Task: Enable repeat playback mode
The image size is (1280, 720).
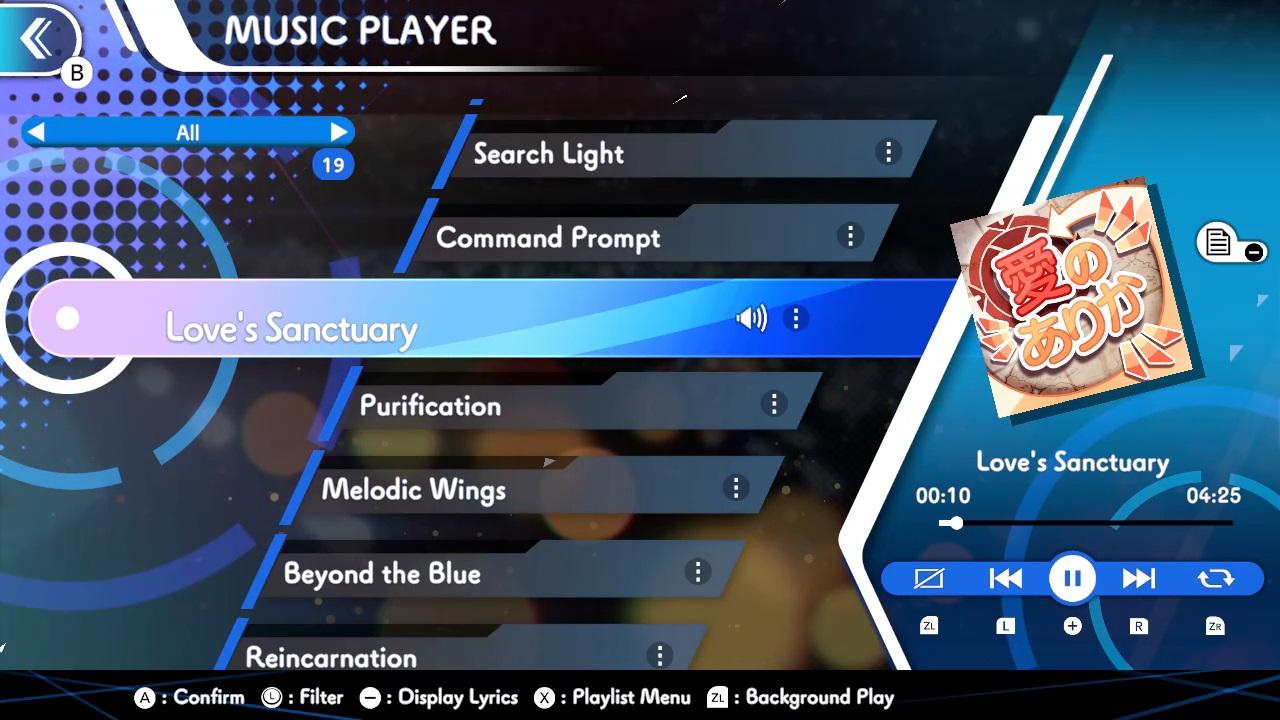Action: [x=1215, y=578]
